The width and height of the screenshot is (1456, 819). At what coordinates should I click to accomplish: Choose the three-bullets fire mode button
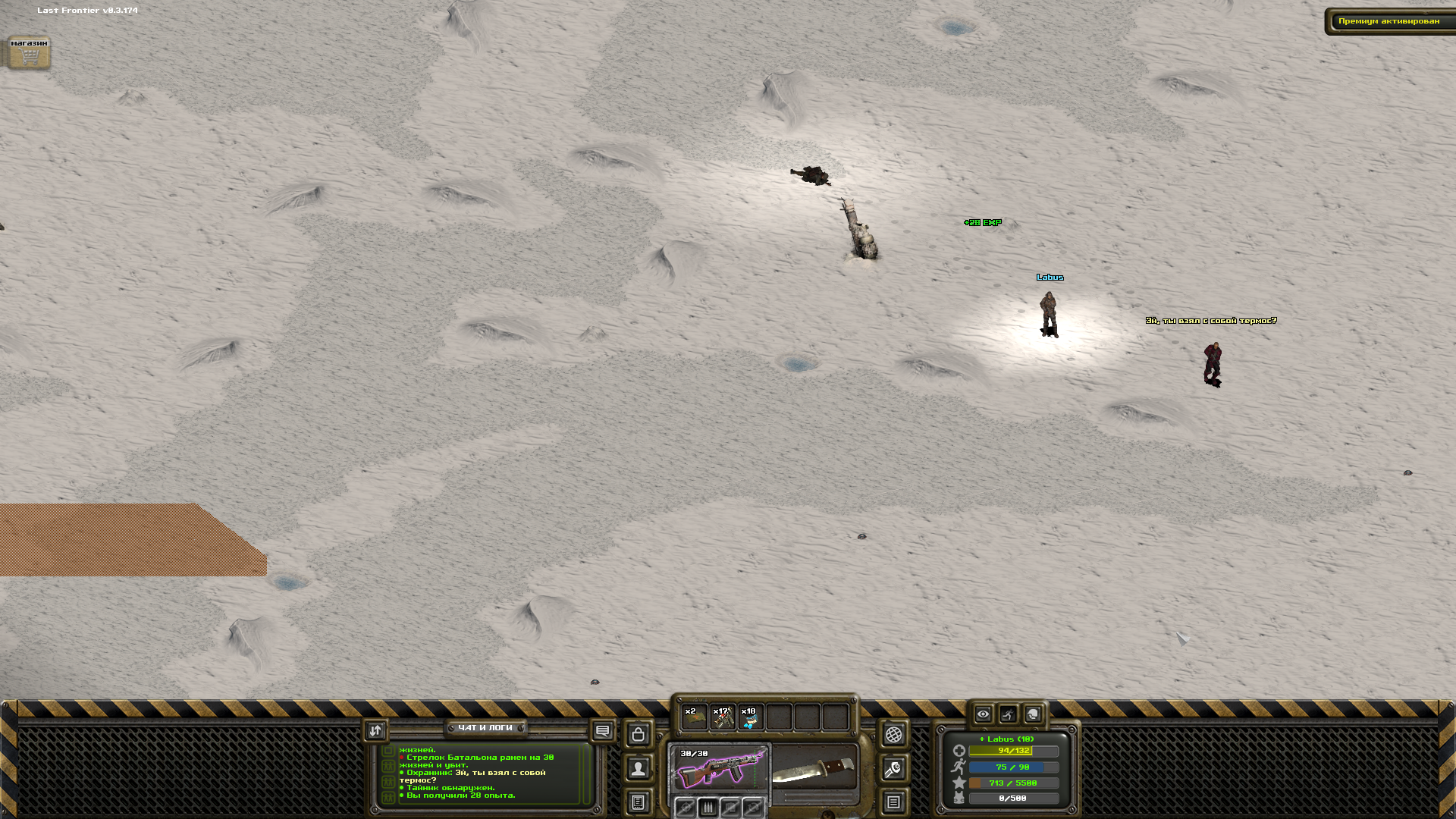708,808
